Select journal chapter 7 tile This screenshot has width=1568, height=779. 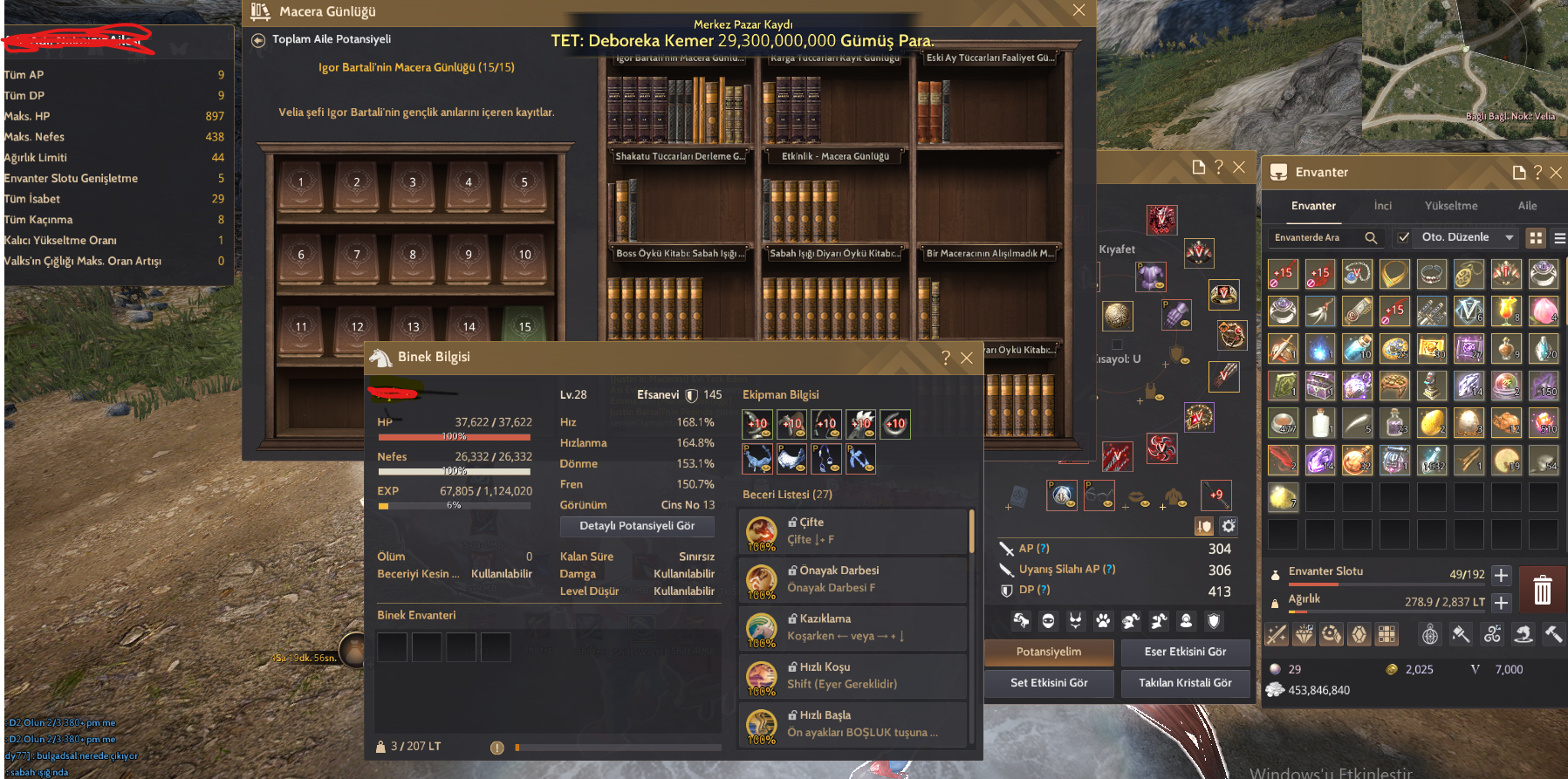(x=357, y=256)
